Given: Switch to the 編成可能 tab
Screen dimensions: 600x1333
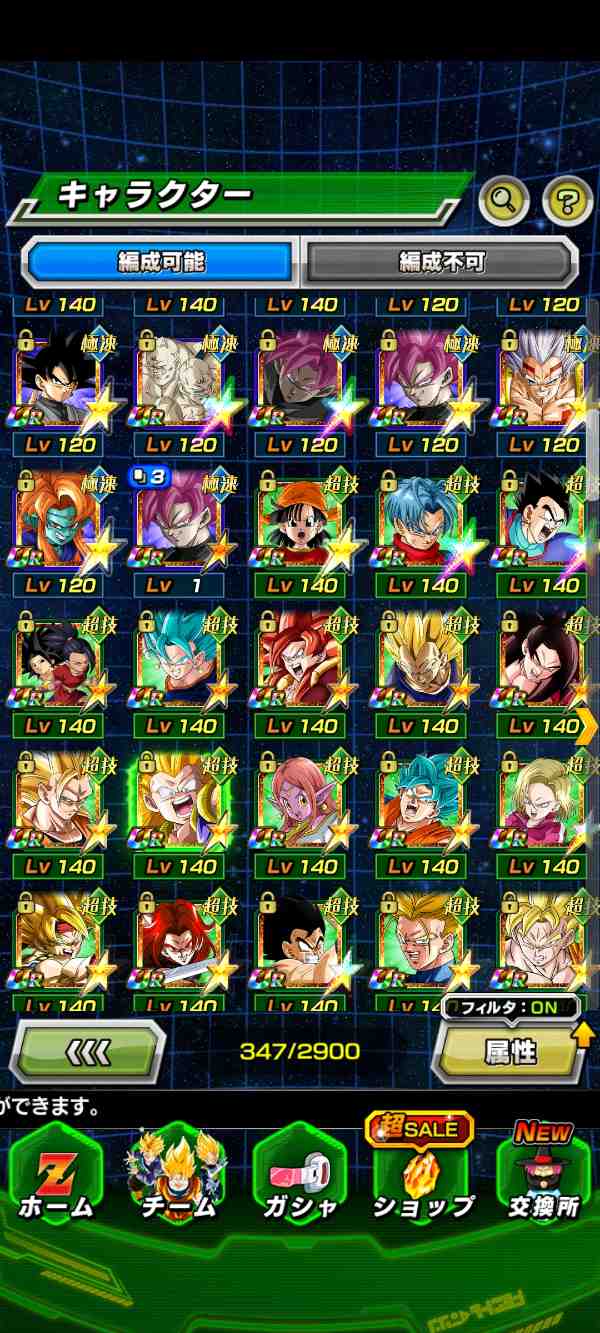Looking at the screenshot, I should tap(160, 262).
